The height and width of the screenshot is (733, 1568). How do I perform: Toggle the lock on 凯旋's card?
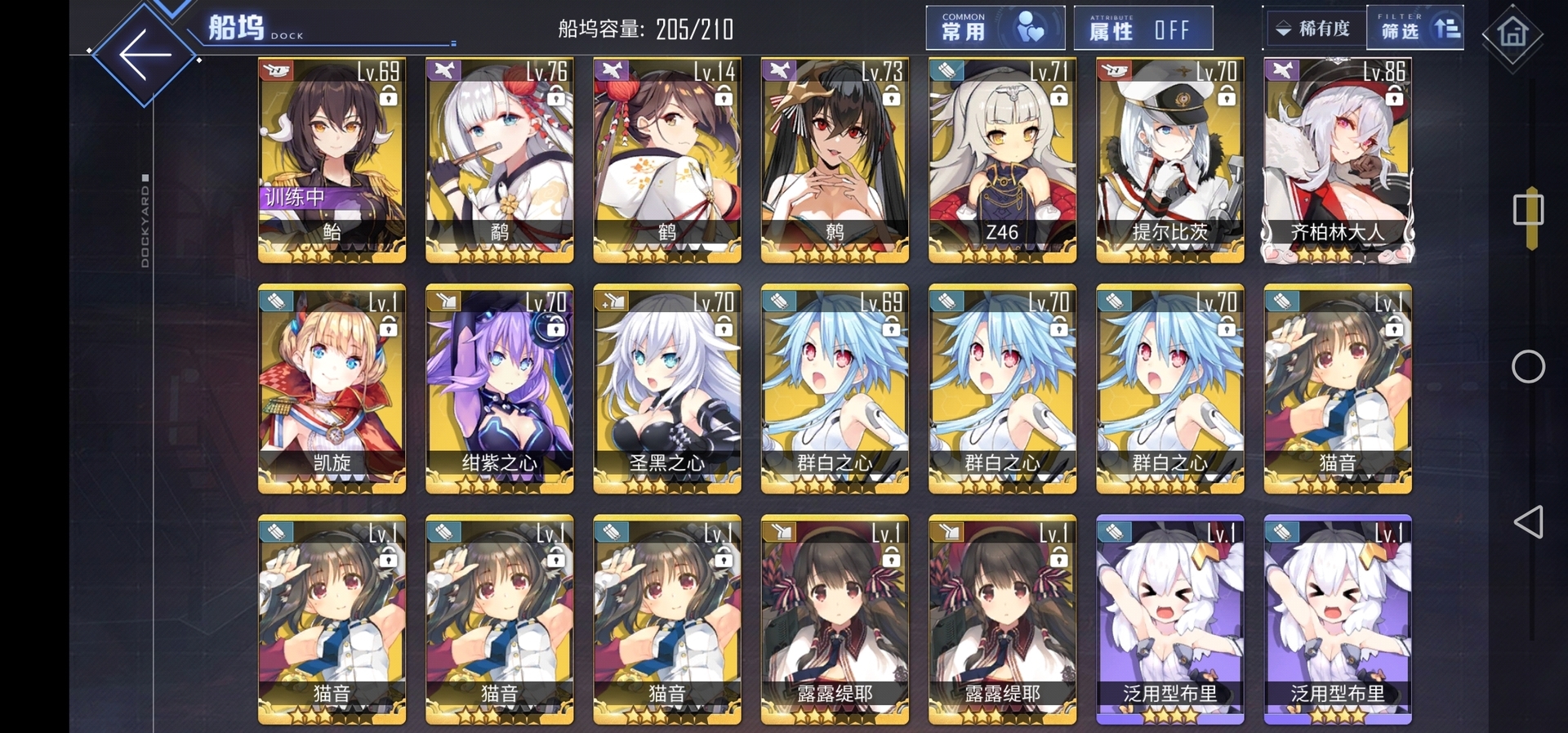[x=388, y=328]
